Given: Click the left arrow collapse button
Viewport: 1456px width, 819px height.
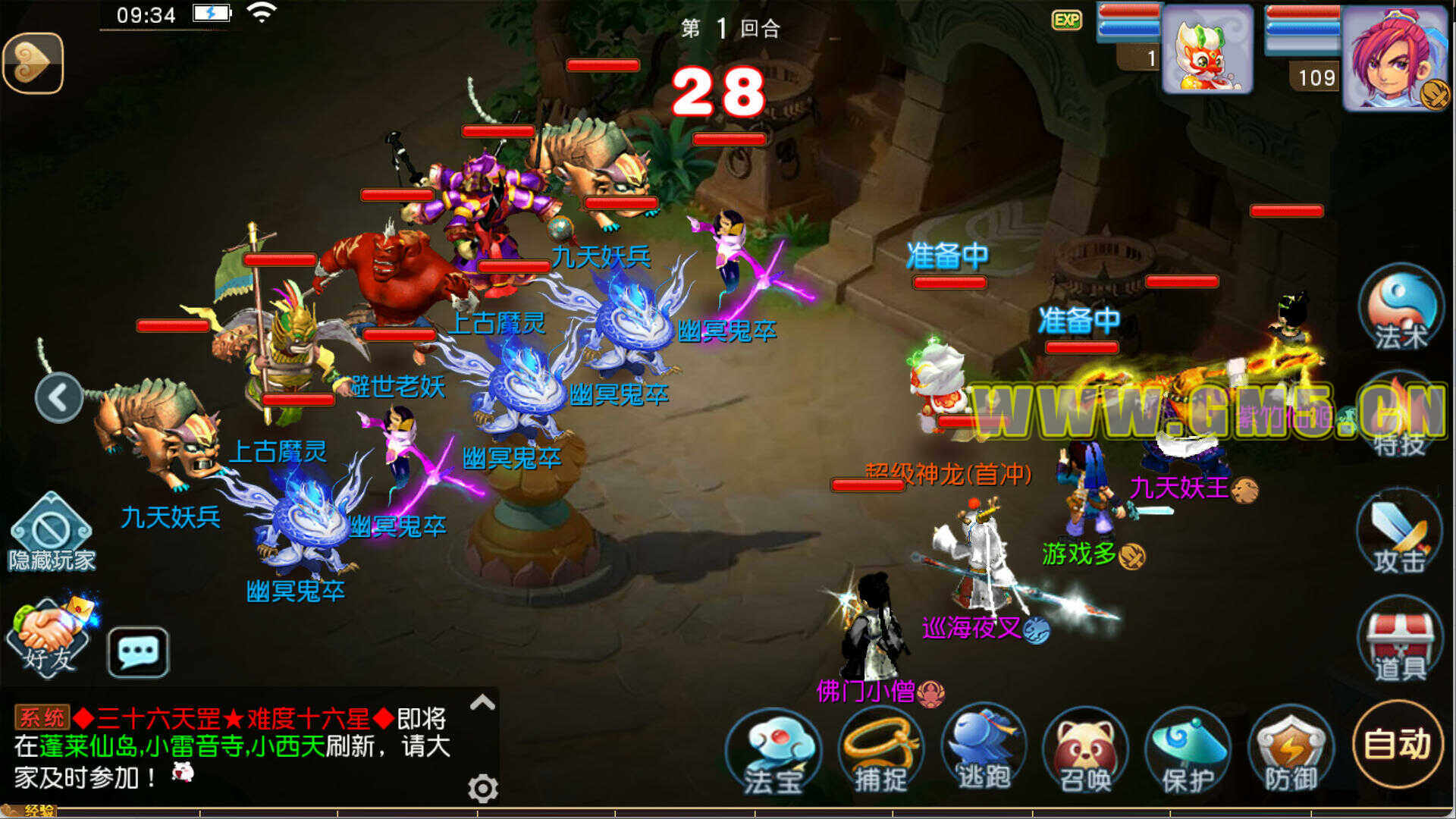Looking at the screenshot, I should 59,397.
